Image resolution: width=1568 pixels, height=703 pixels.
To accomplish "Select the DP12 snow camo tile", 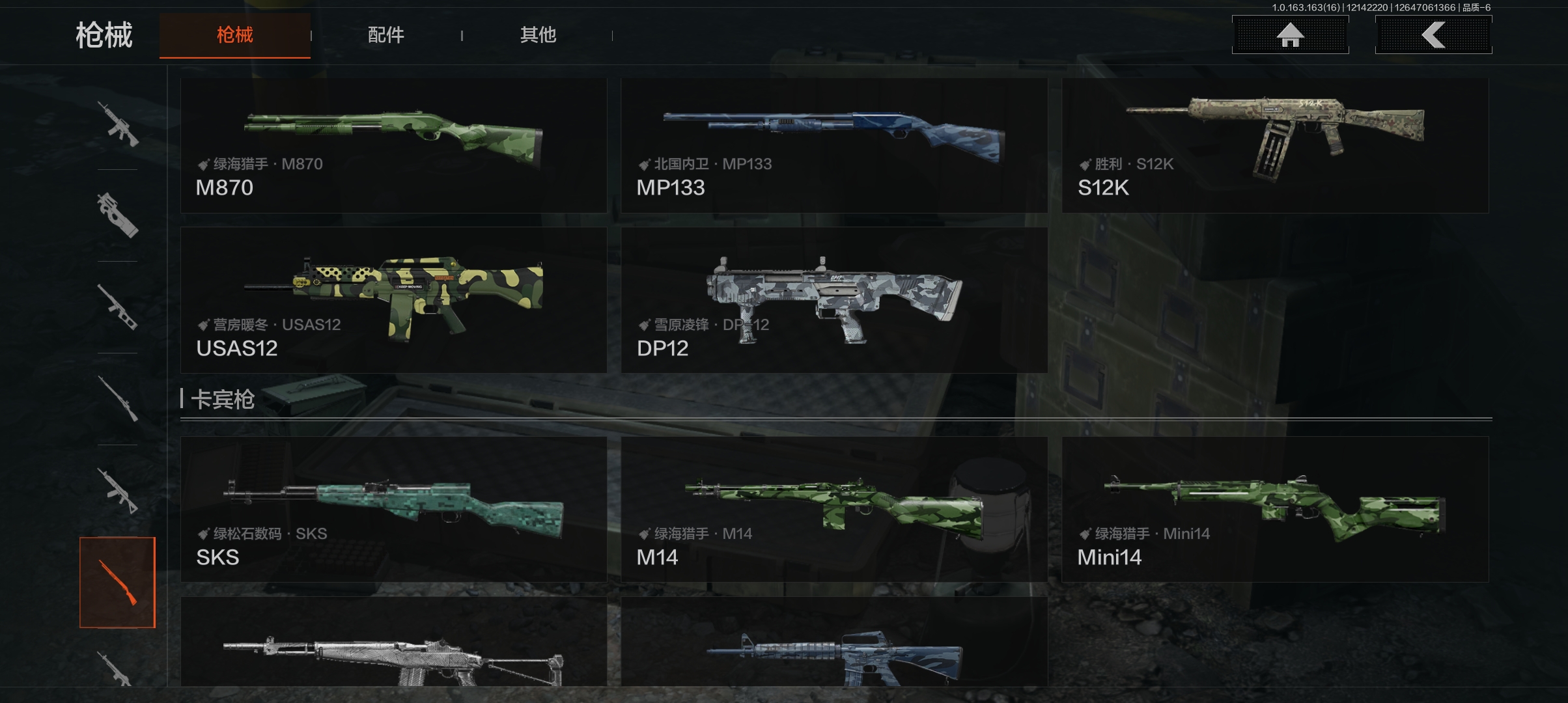I will click(834, 300).
